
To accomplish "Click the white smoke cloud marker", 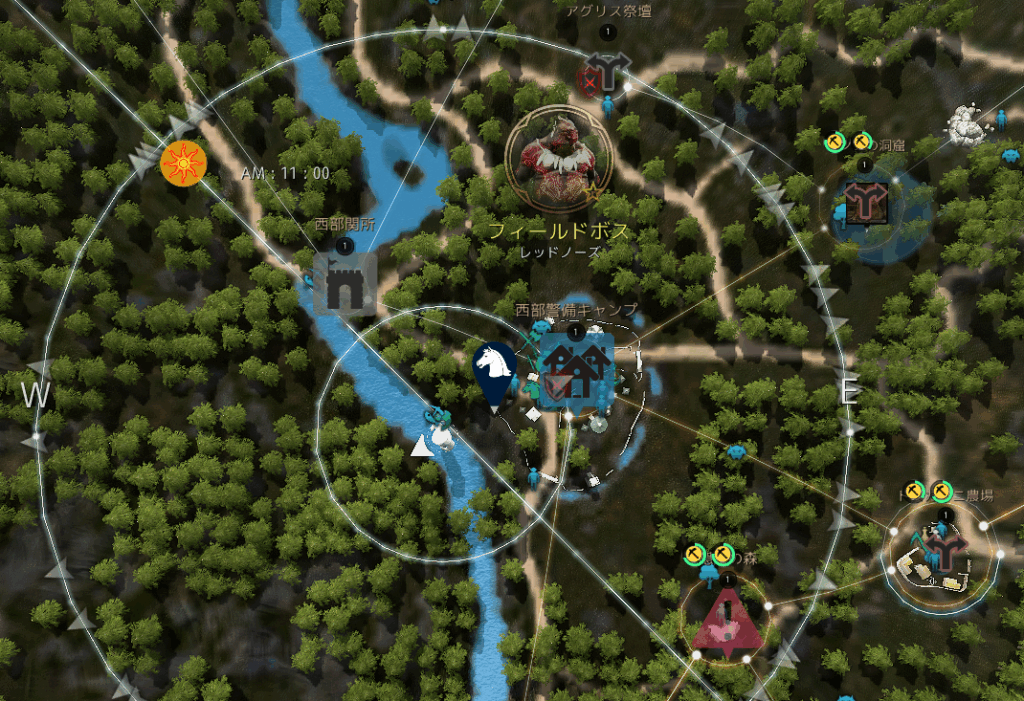I will 968,123.
